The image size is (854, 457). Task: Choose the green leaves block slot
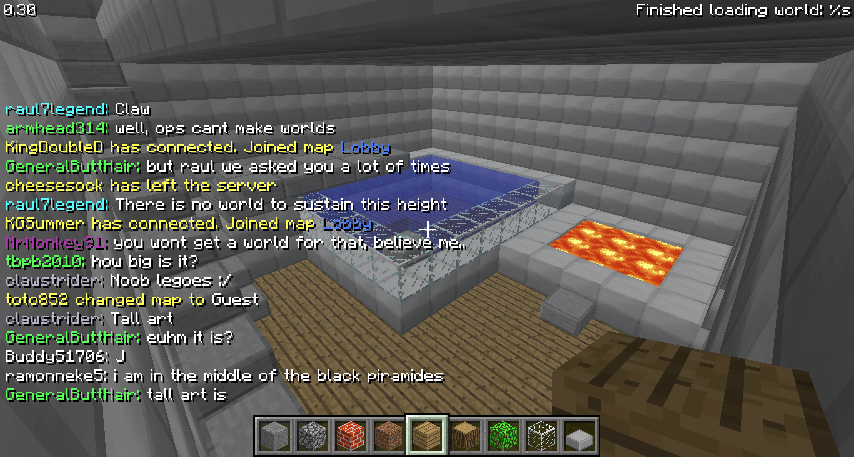coord(502,437)
